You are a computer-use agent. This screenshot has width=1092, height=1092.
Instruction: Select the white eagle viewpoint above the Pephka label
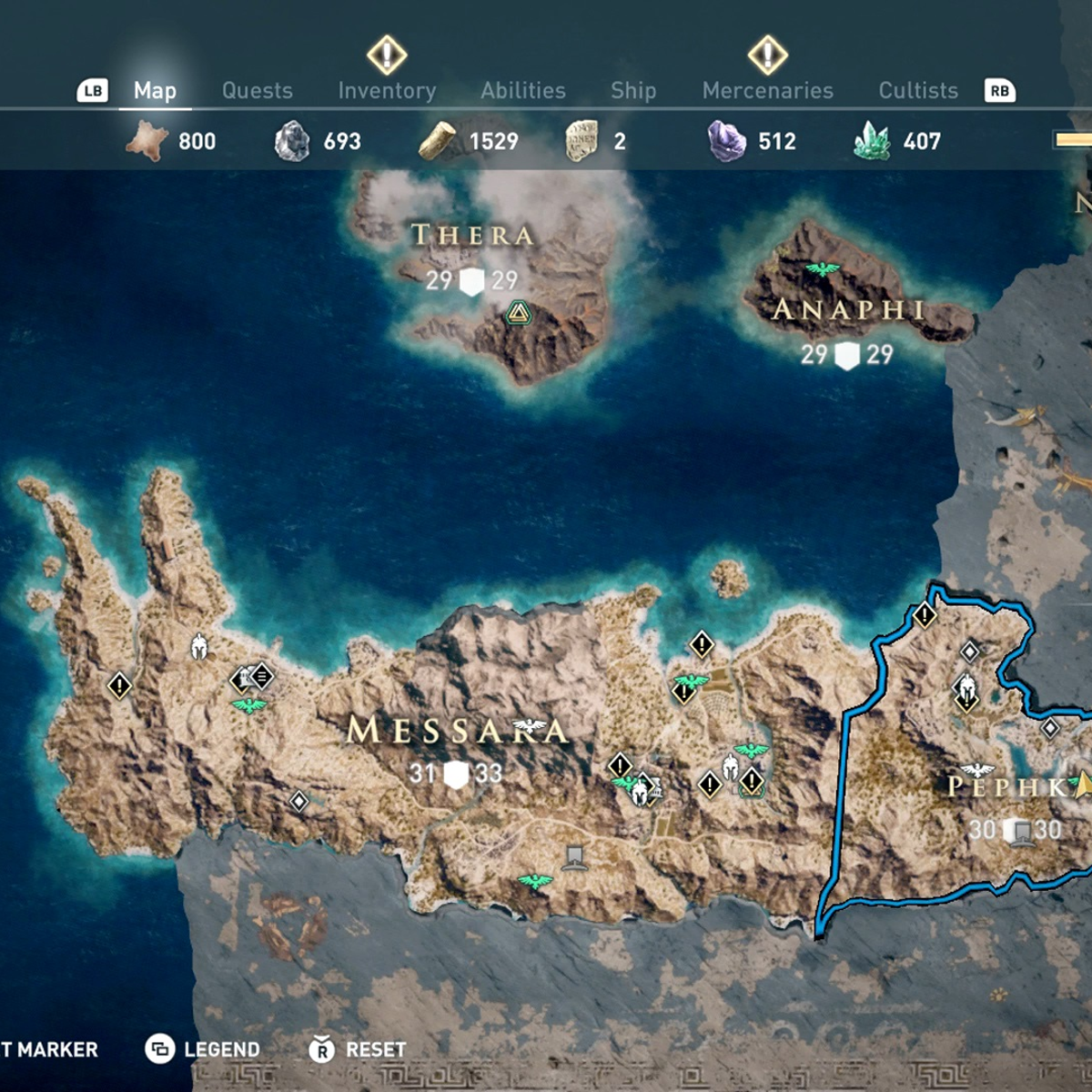pos(977,770)
